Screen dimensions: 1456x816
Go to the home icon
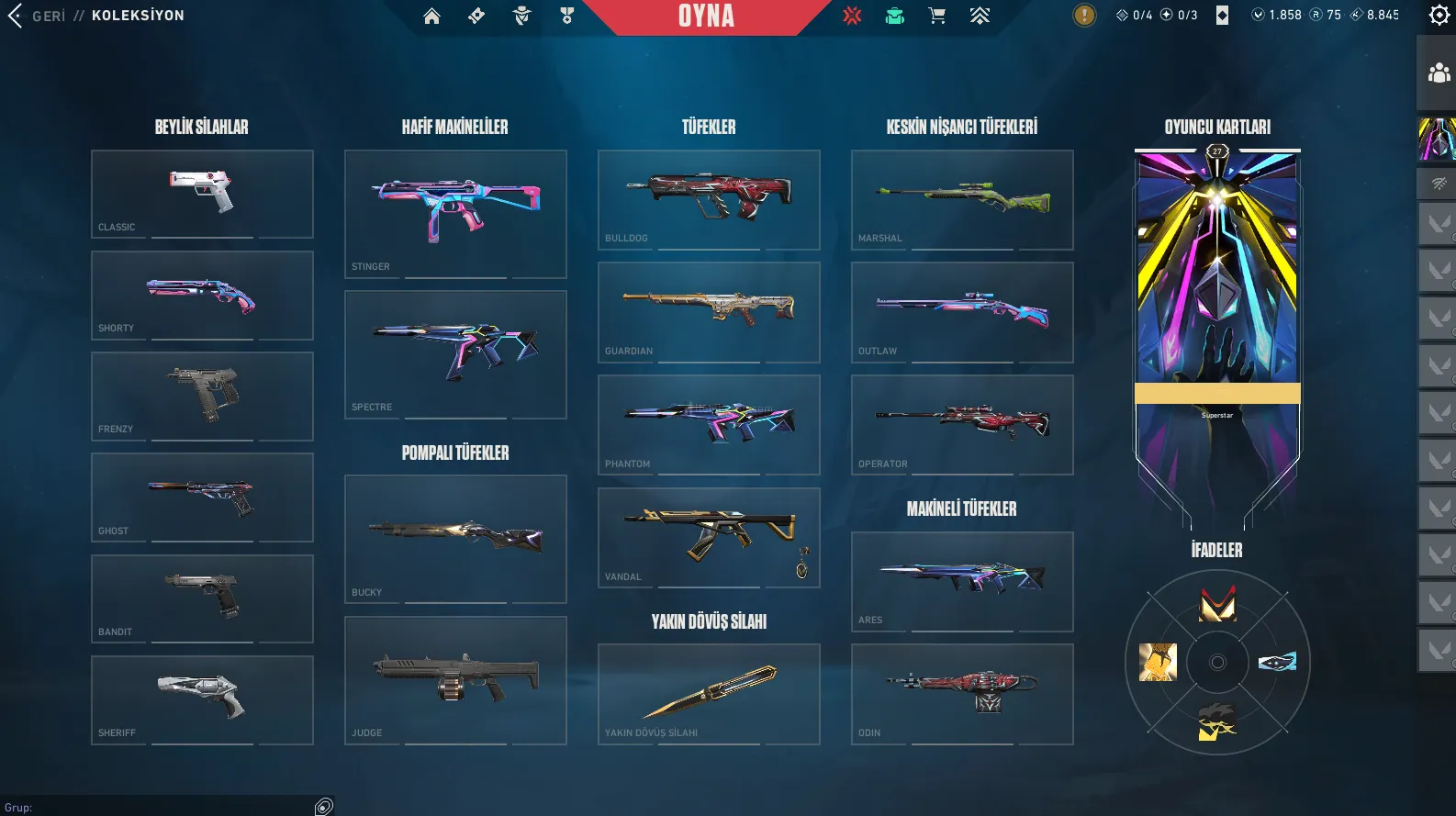point(431,16)
